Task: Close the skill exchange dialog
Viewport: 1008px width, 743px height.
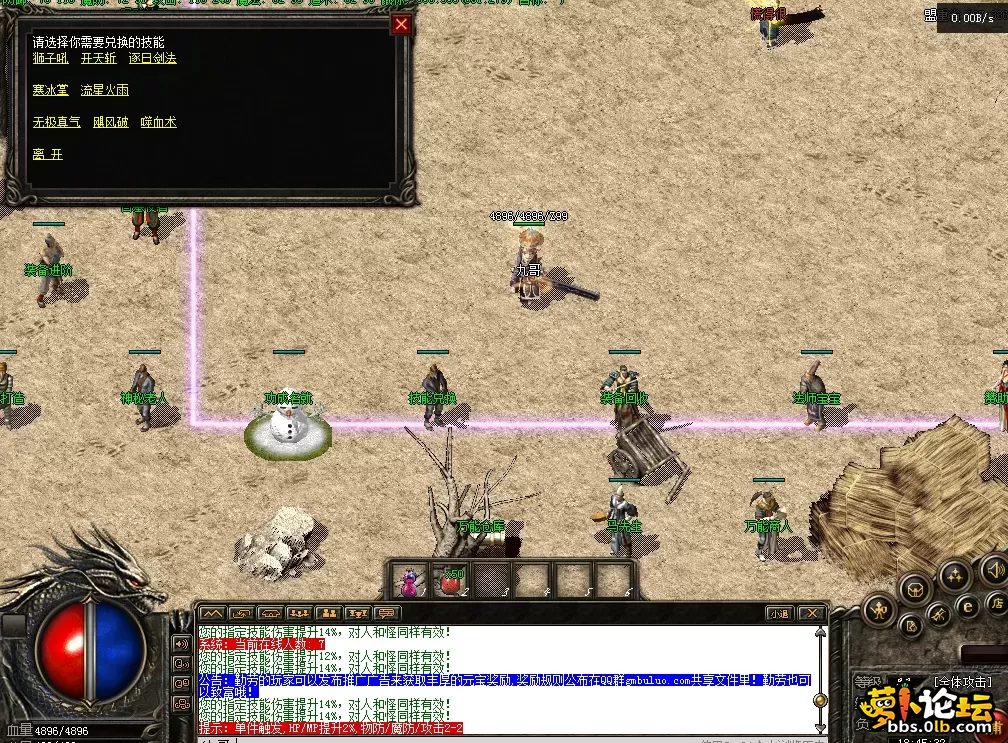Action: (402, 25)
